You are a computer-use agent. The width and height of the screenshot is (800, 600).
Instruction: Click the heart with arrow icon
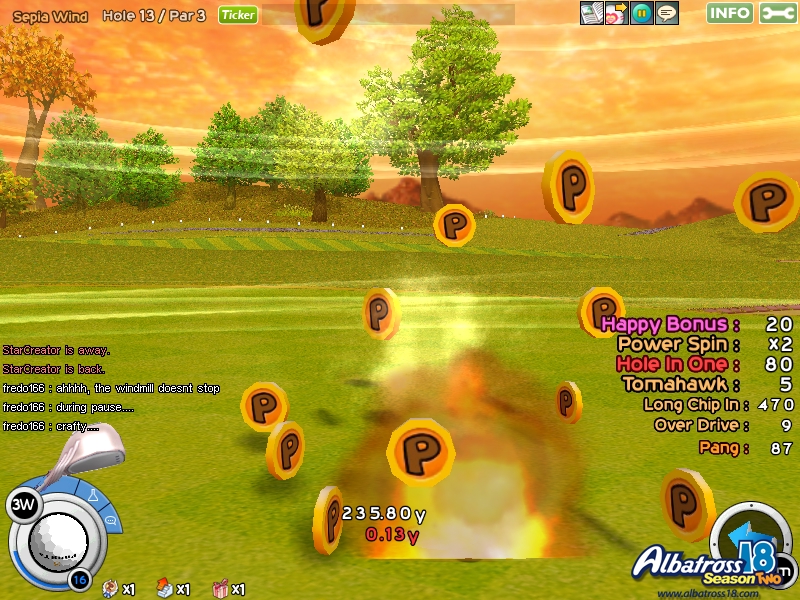617,13
